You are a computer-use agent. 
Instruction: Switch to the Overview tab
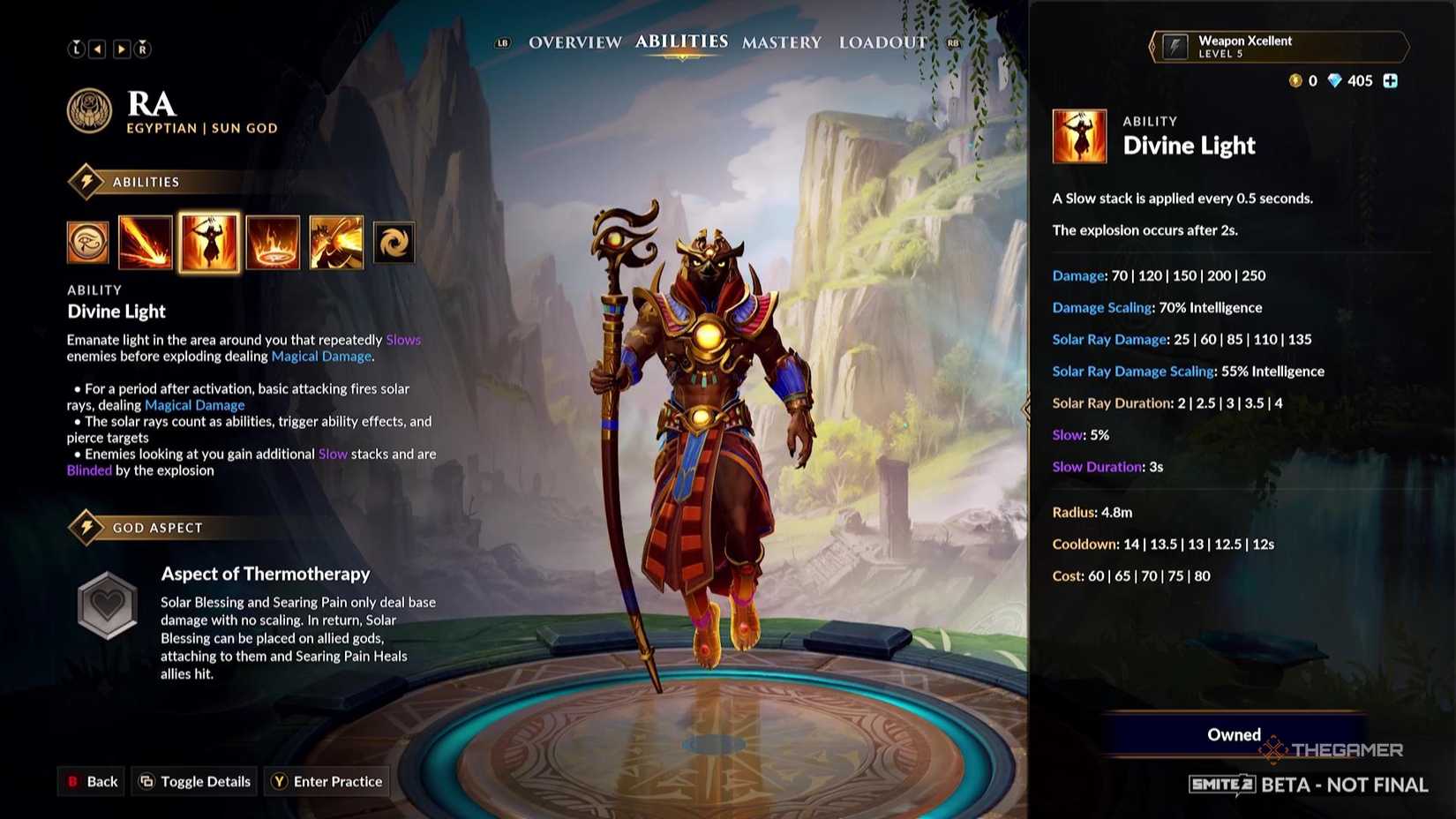(x=574, y=41)
